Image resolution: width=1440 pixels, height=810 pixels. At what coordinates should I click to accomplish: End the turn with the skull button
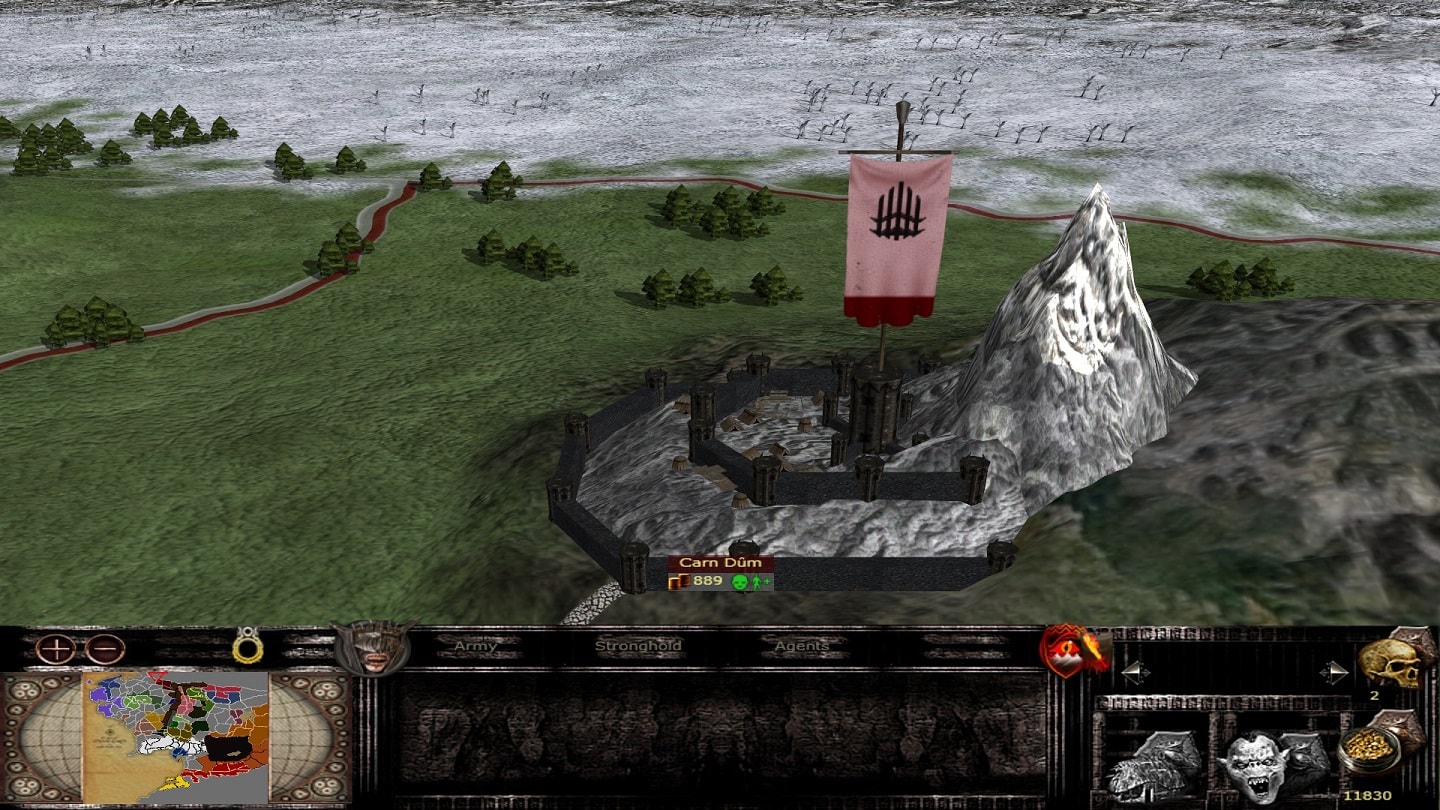1393,660
